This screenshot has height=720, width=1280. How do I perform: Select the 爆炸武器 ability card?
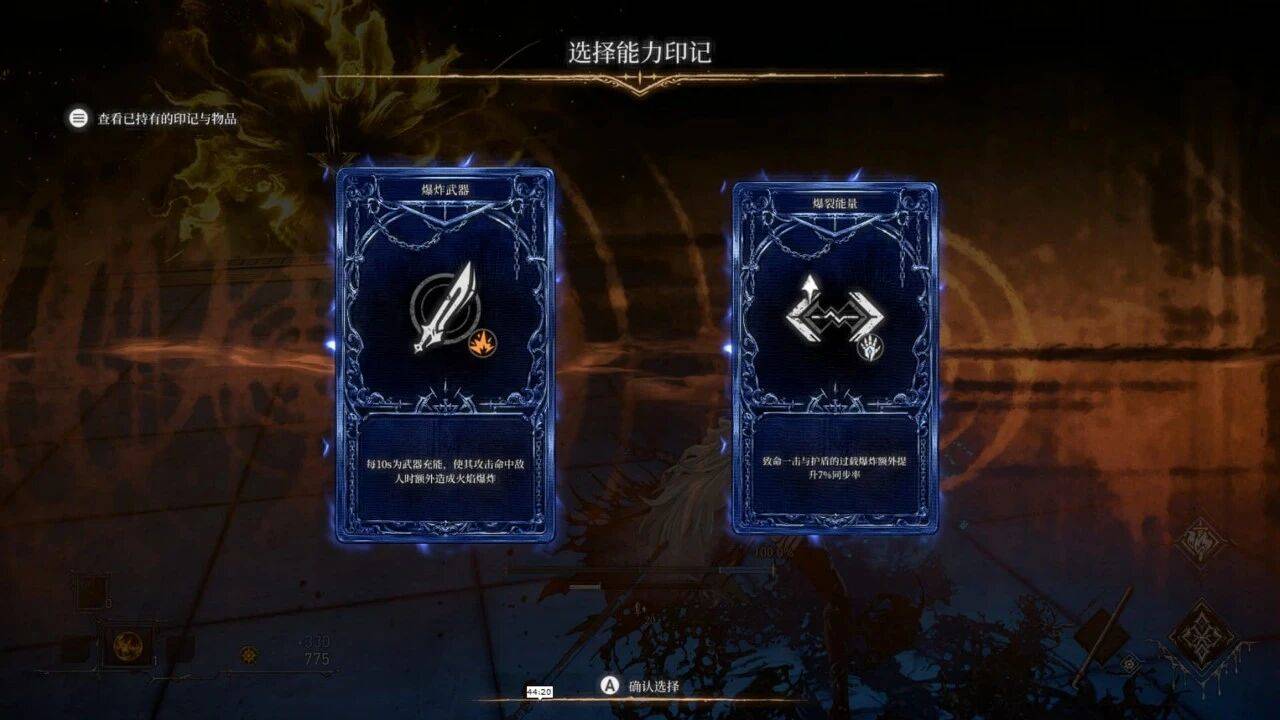tap(445, 355)
